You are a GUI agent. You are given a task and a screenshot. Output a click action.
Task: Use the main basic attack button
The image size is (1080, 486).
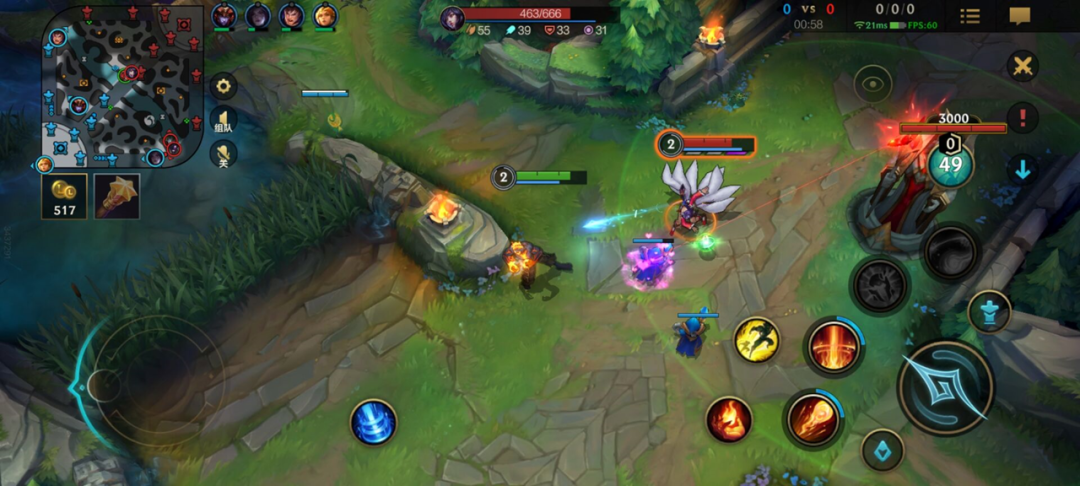point(945,387)
